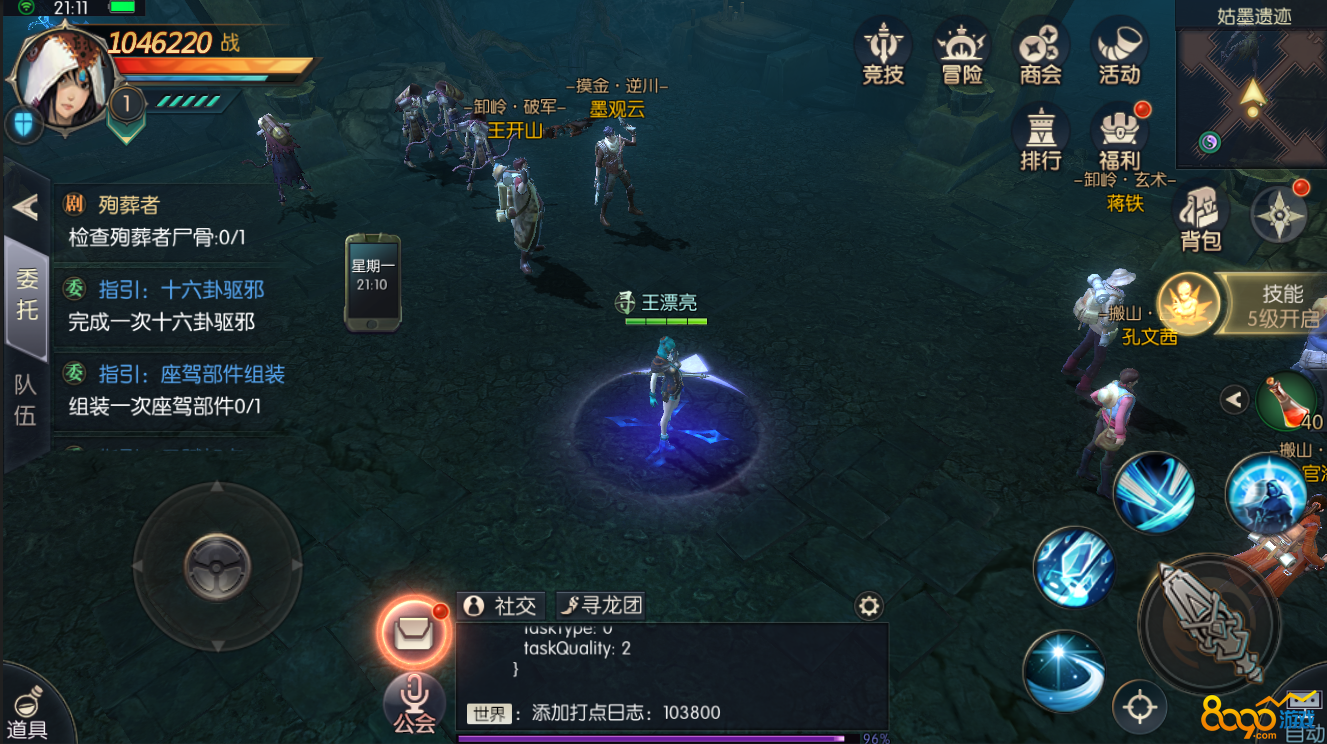Collapse the right skill bar via arrow
This screenshot has height=744, width=1327.
1234,399
